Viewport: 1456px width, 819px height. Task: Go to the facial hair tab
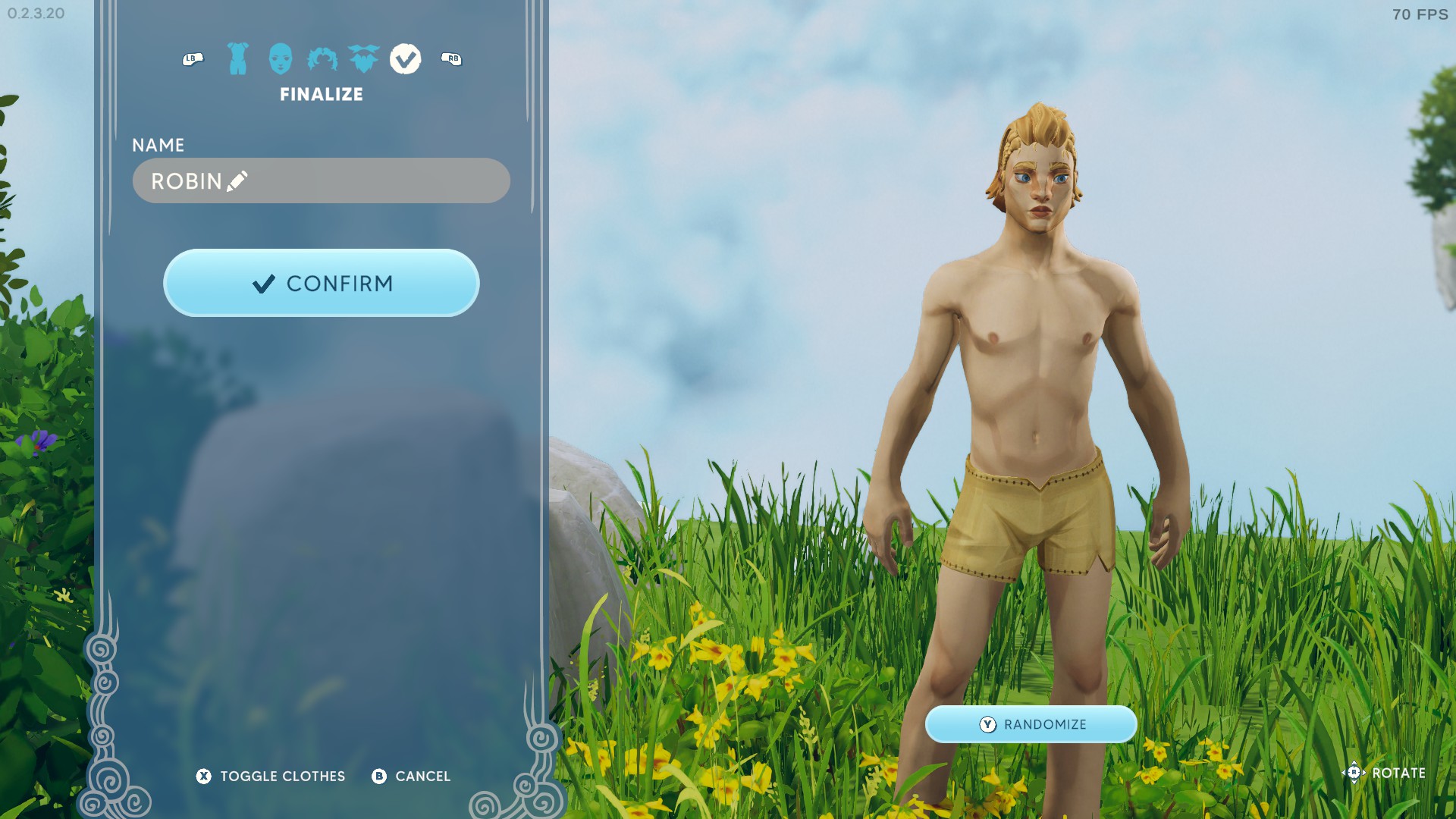point(364,58)
